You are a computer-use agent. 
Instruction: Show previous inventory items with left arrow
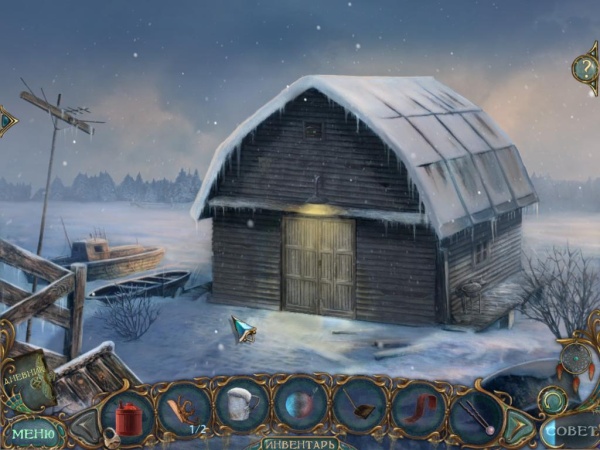(85, 425)
